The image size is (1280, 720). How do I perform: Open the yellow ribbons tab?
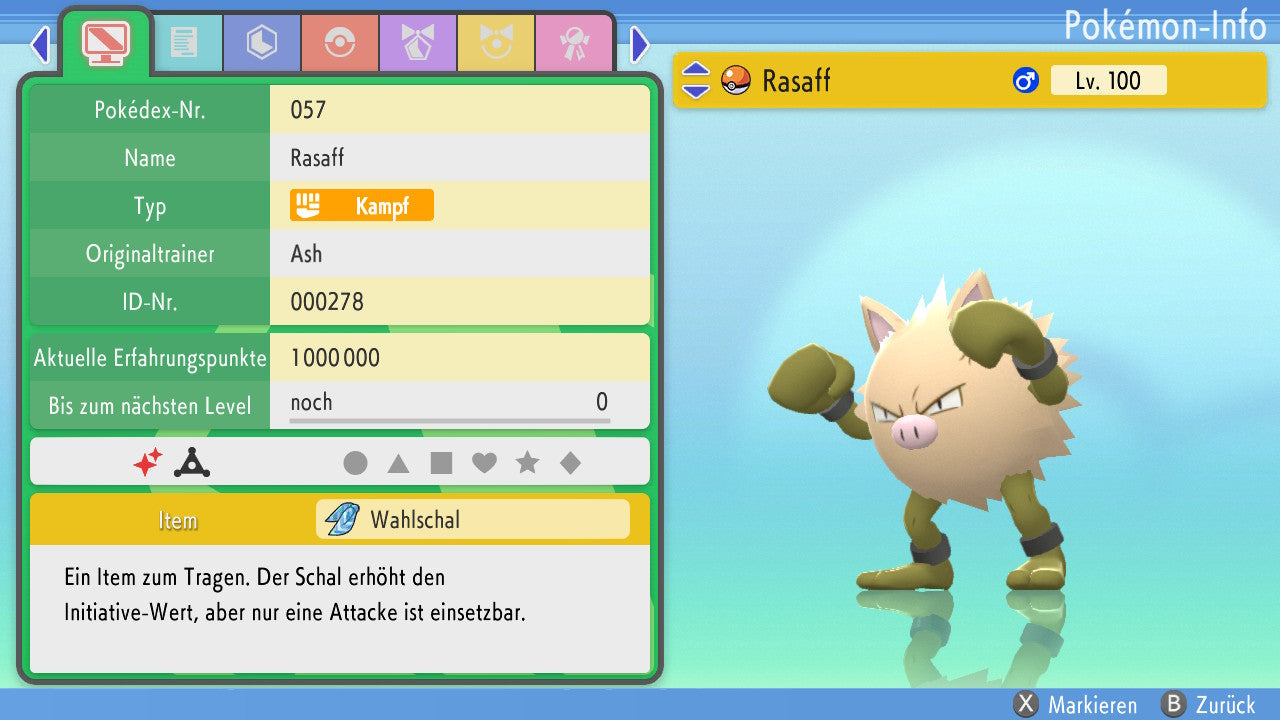coord(496,43)
